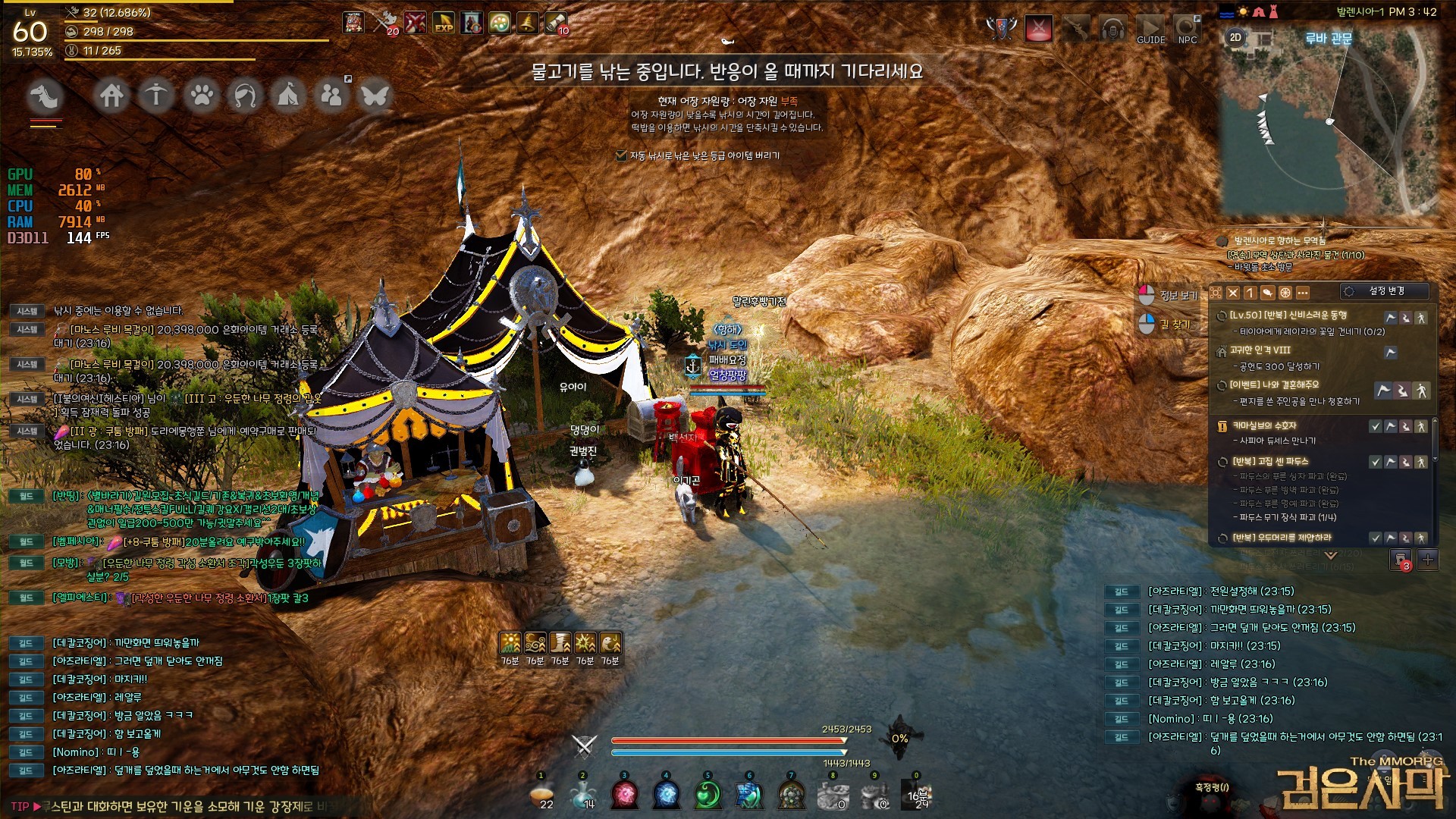Use the potion in hotbar slot 1
Screen dimensions: 1456x819
[x=541, y=794]
